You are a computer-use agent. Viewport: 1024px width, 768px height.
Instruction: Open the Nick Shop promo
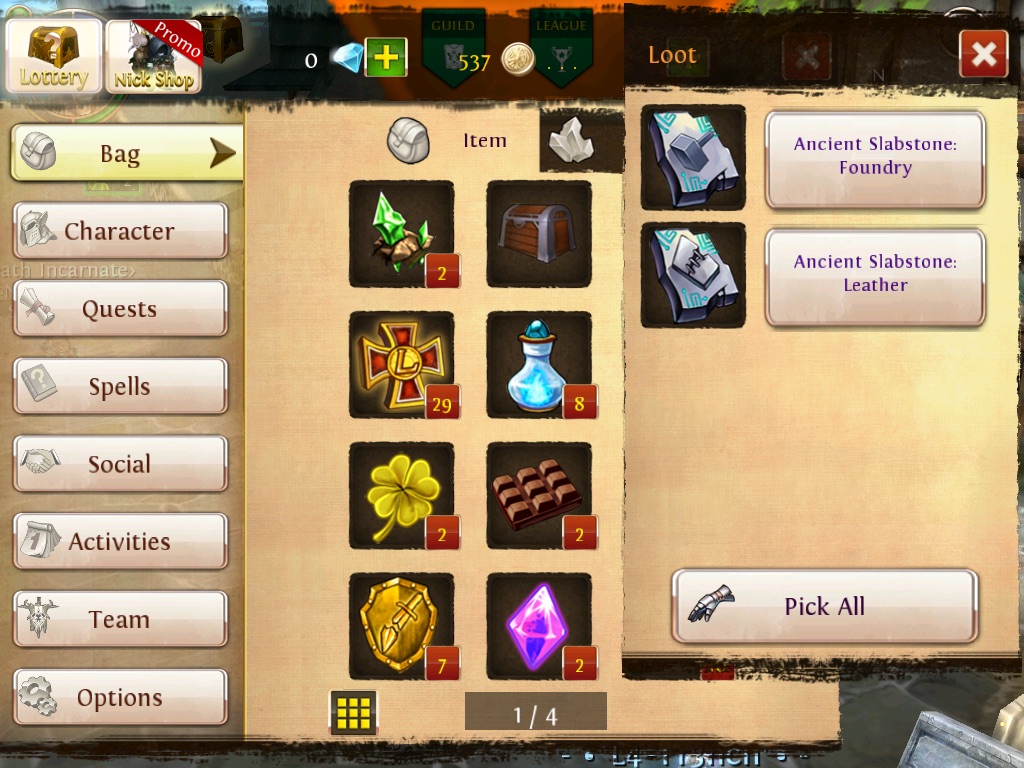point(153,56)
